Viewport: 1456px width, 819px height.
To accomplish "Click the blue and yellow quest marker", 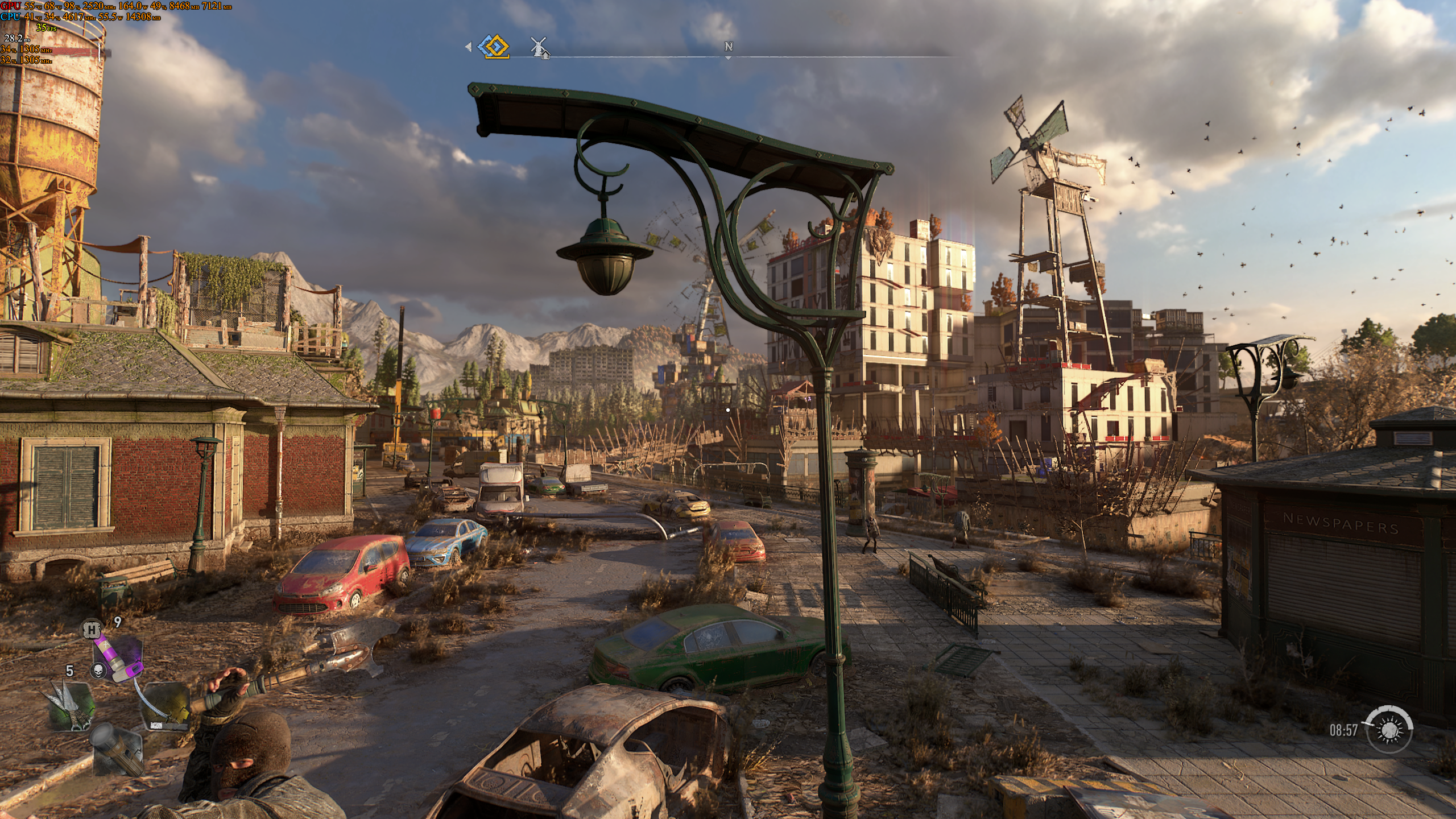I will [493, 47].
